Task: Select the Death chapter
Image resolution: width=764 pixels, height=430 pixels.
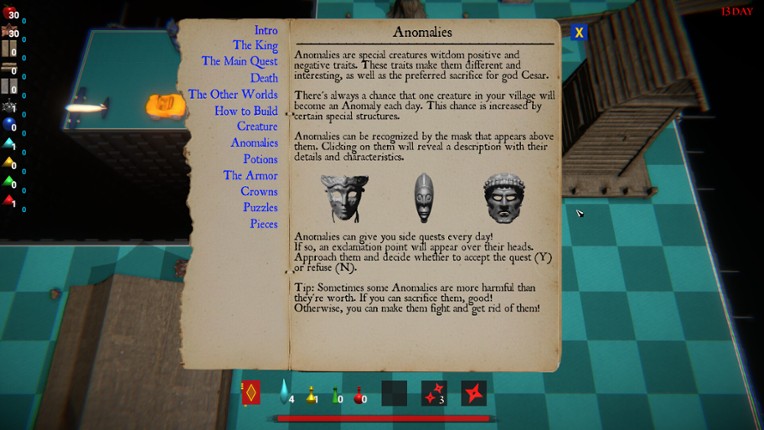Action: click(264, 78)
